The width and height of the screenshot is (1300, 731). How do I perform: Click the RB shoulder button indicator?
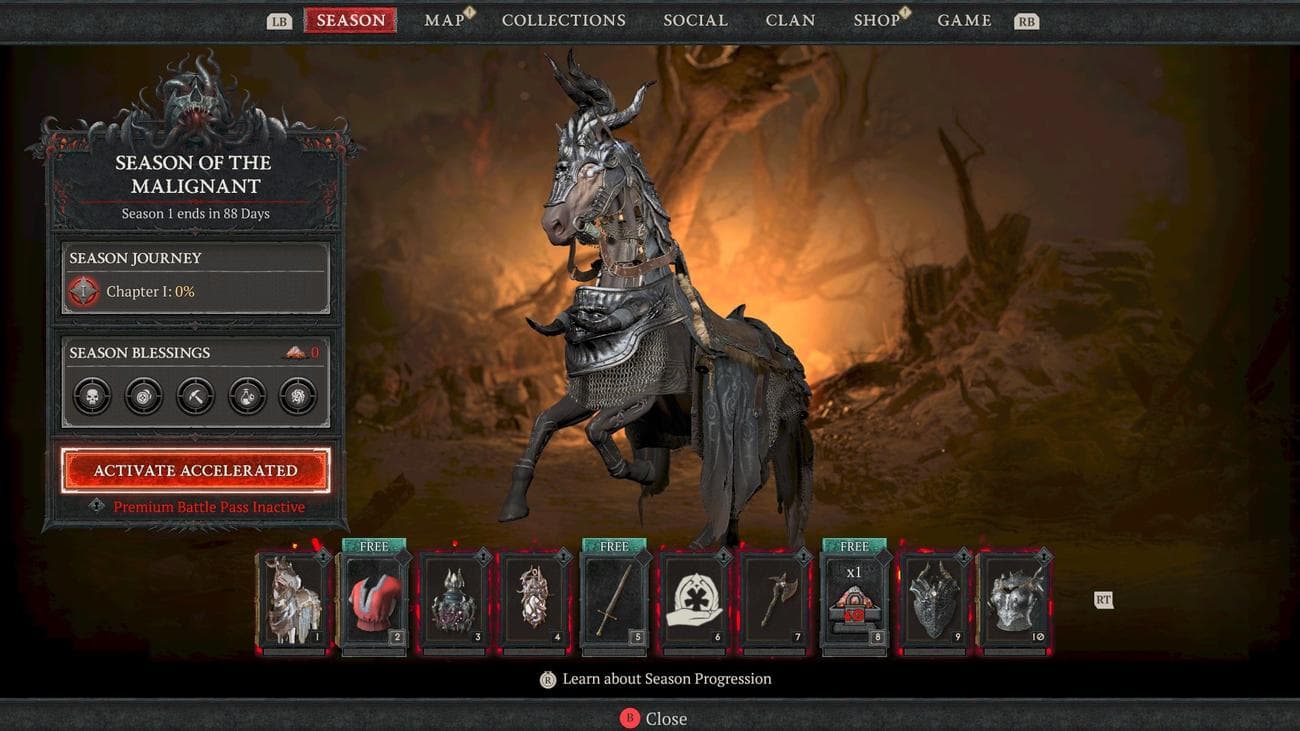1026,18
